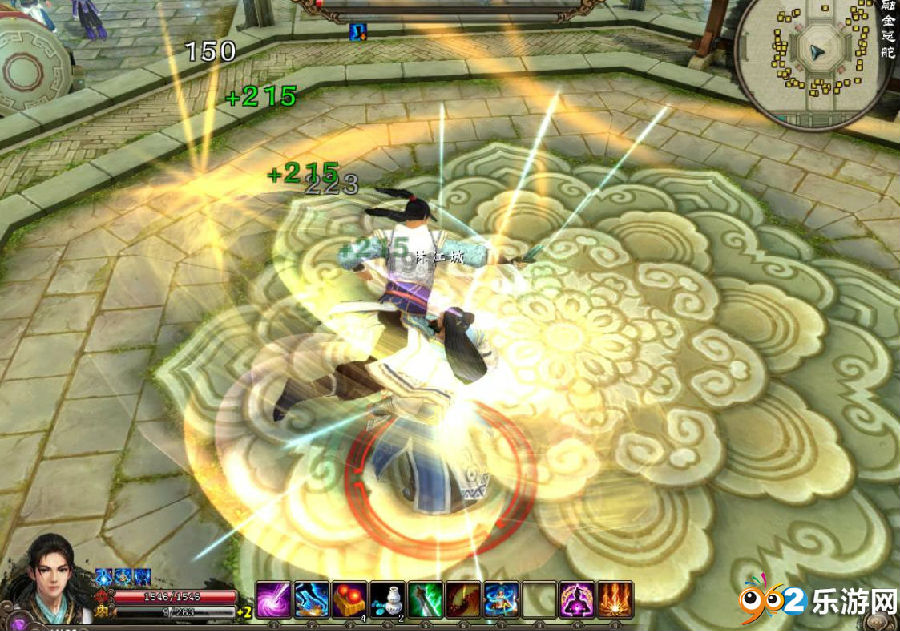
Task: Trigger the dark red claw skill
Action: (x=464, y=600)
